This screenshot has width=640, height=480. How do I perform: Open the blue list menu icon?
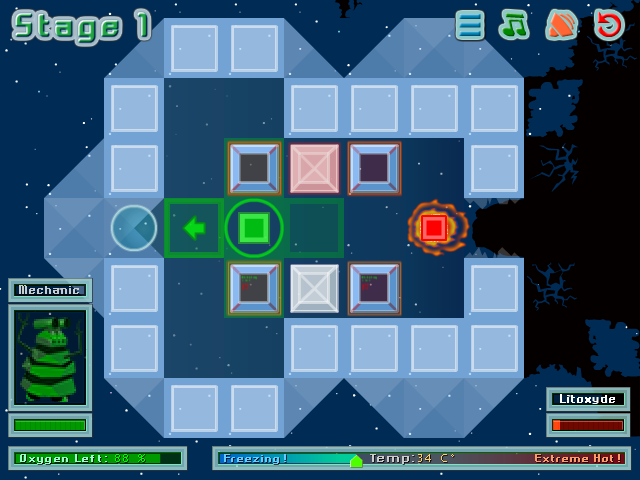469,25
